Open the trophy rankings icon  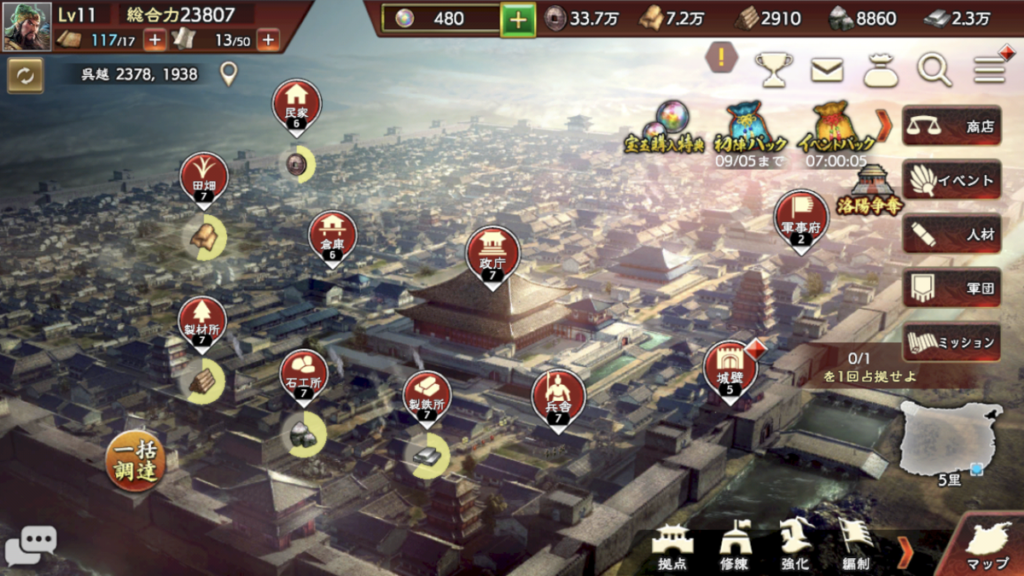tap(773, 70)
